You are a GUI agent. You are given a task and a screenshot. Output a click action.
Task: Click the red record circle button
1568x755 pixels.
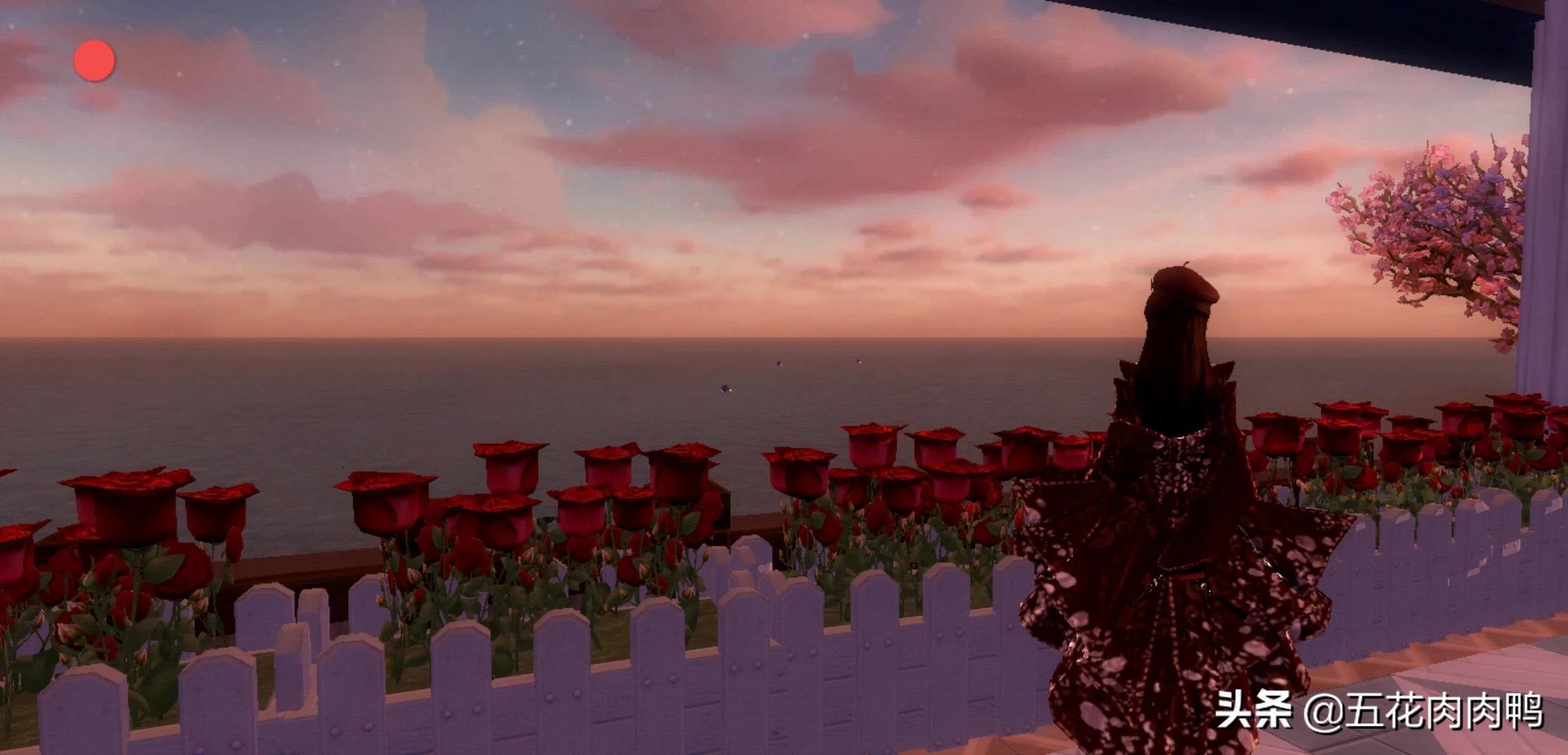[x=94, y=60]
